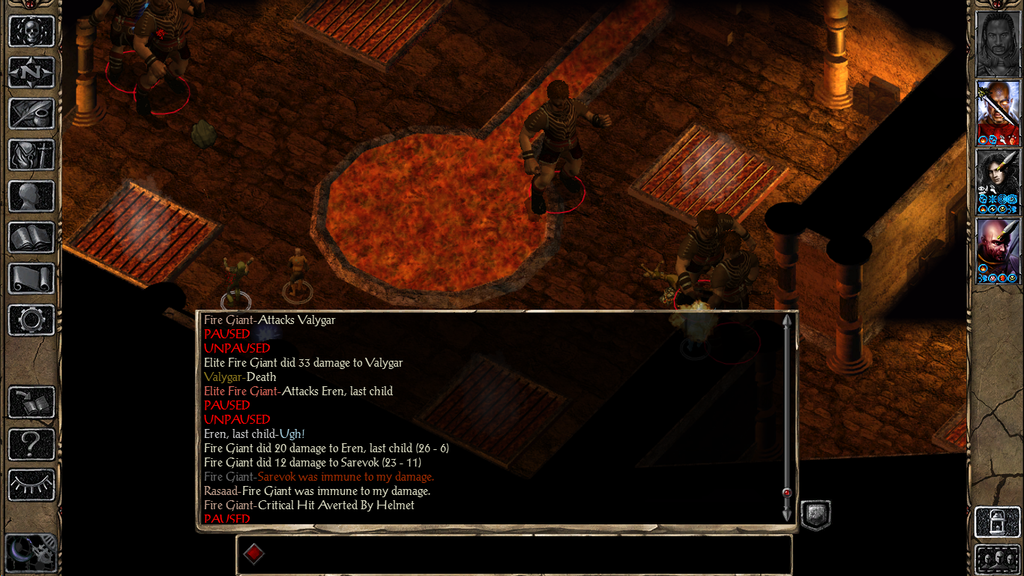Viewport: 1024px width, 576px height.
Task: Select the red-haired swordsman portrait
Action: 997,112
